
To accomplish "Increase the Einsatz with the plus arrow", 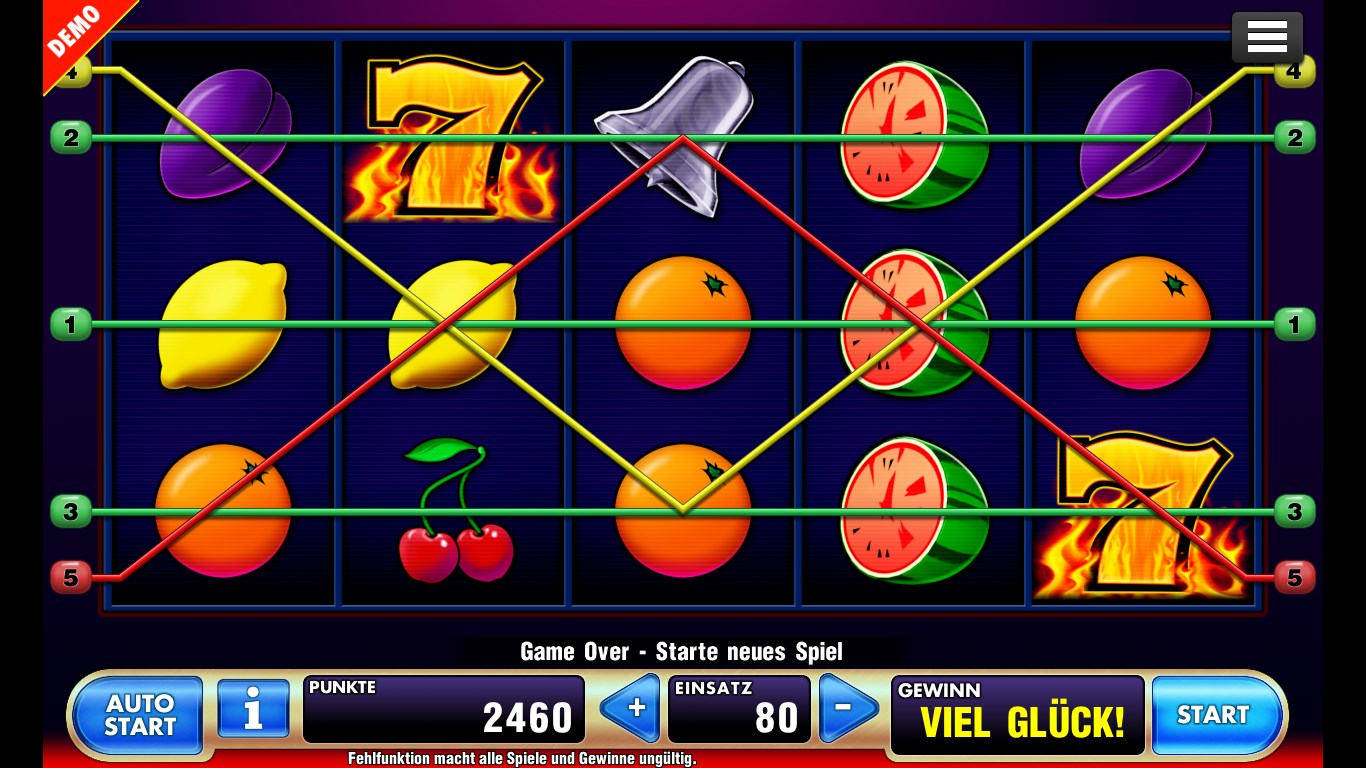I will pyautogui.click(x=632, y=709).
